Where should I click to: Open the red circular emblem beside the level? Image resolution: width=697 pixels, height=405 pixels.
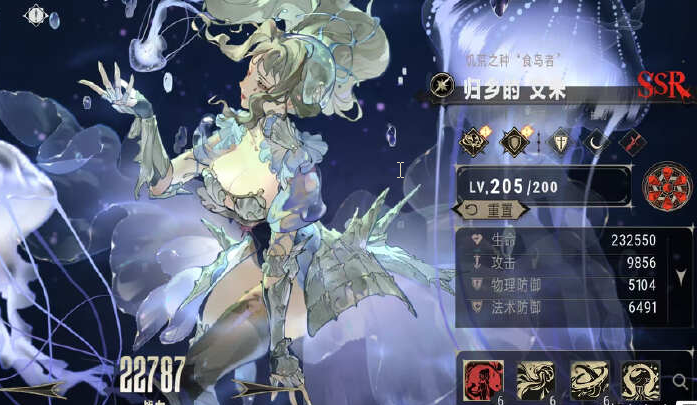click(662, 185)
